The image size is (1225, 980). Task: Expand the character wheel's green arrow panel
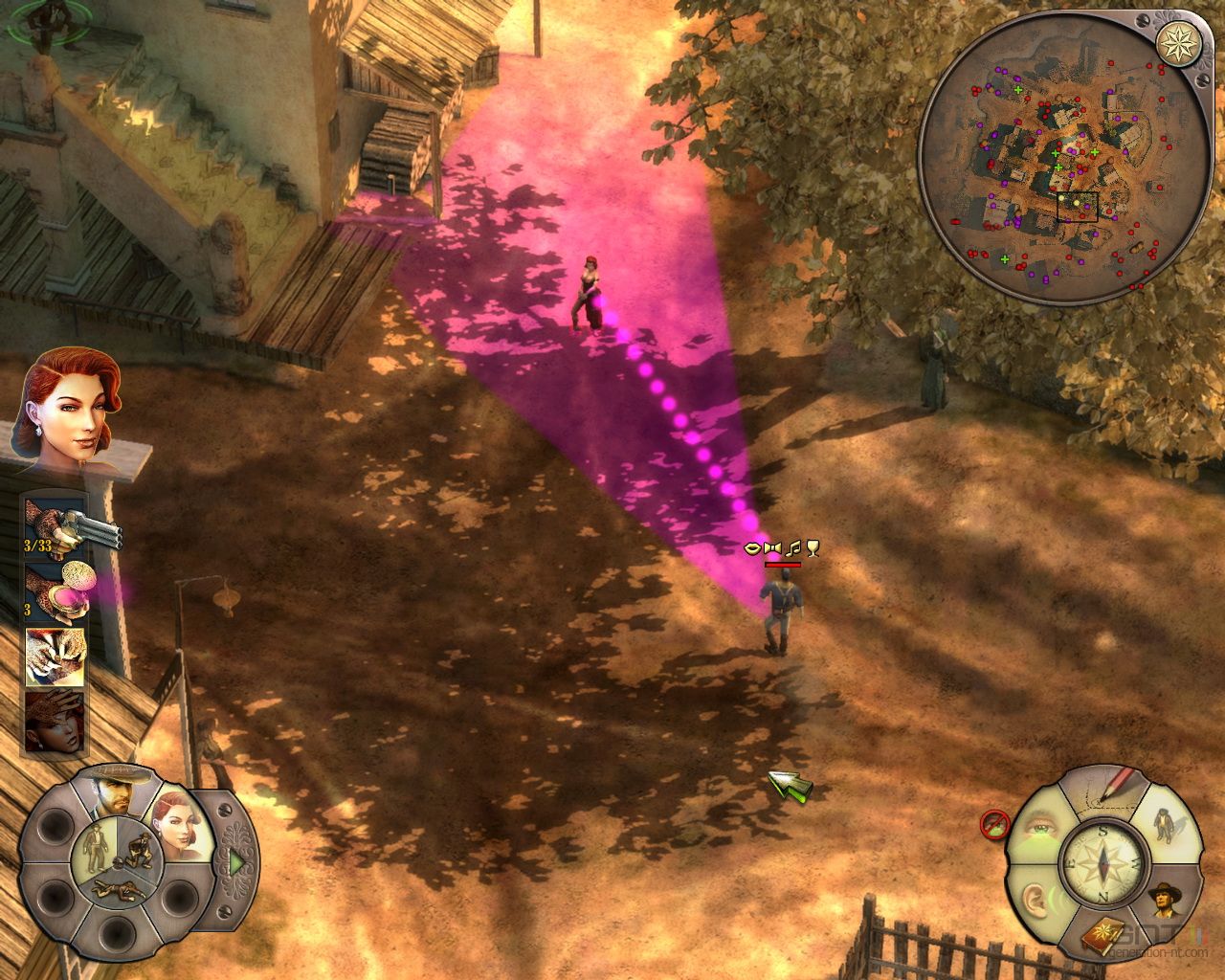pyautogui.click(x=235, y=861)
